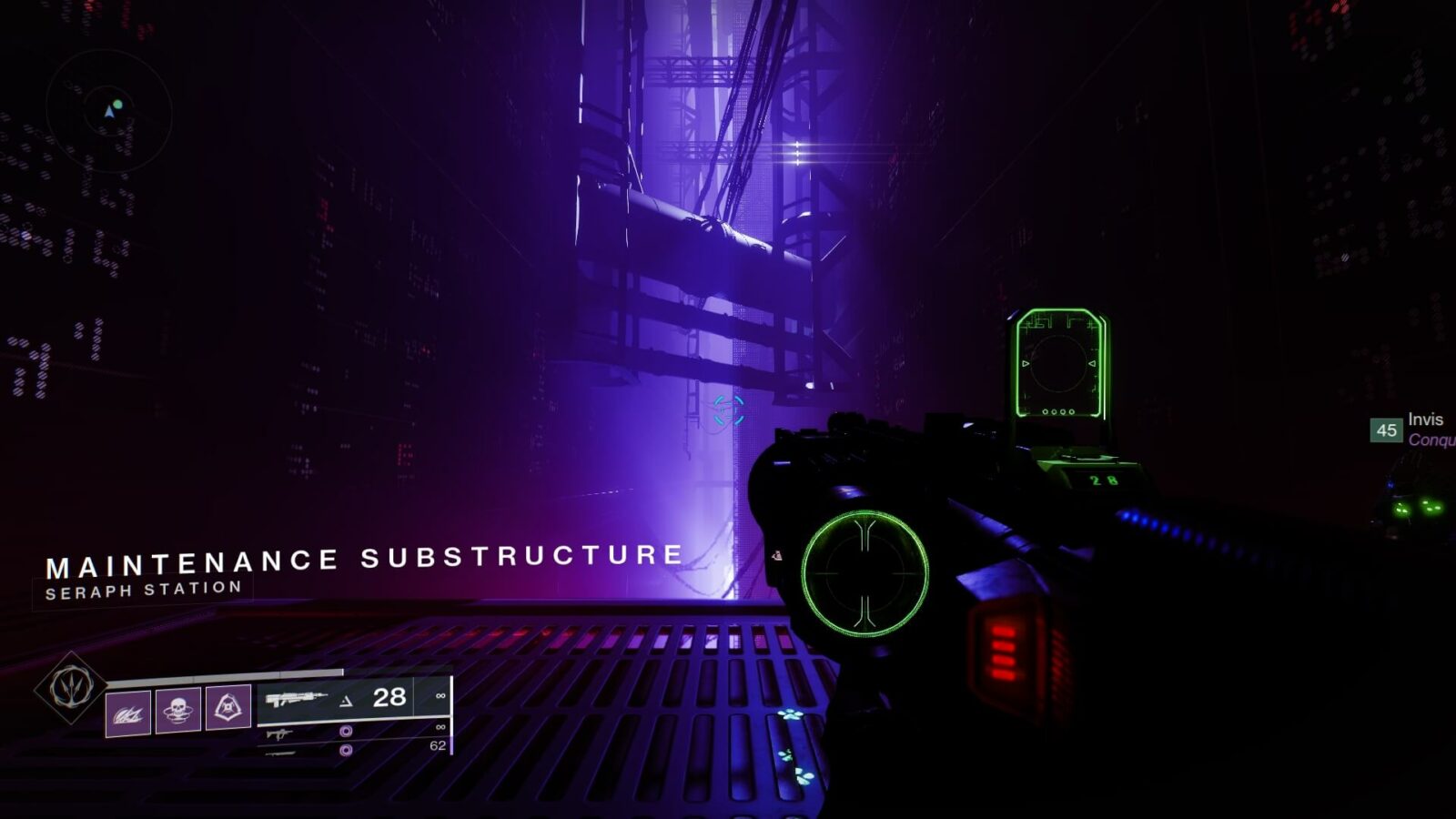Activate the hooded class ability icon
1456x819 pixels.
click(228, 705)
